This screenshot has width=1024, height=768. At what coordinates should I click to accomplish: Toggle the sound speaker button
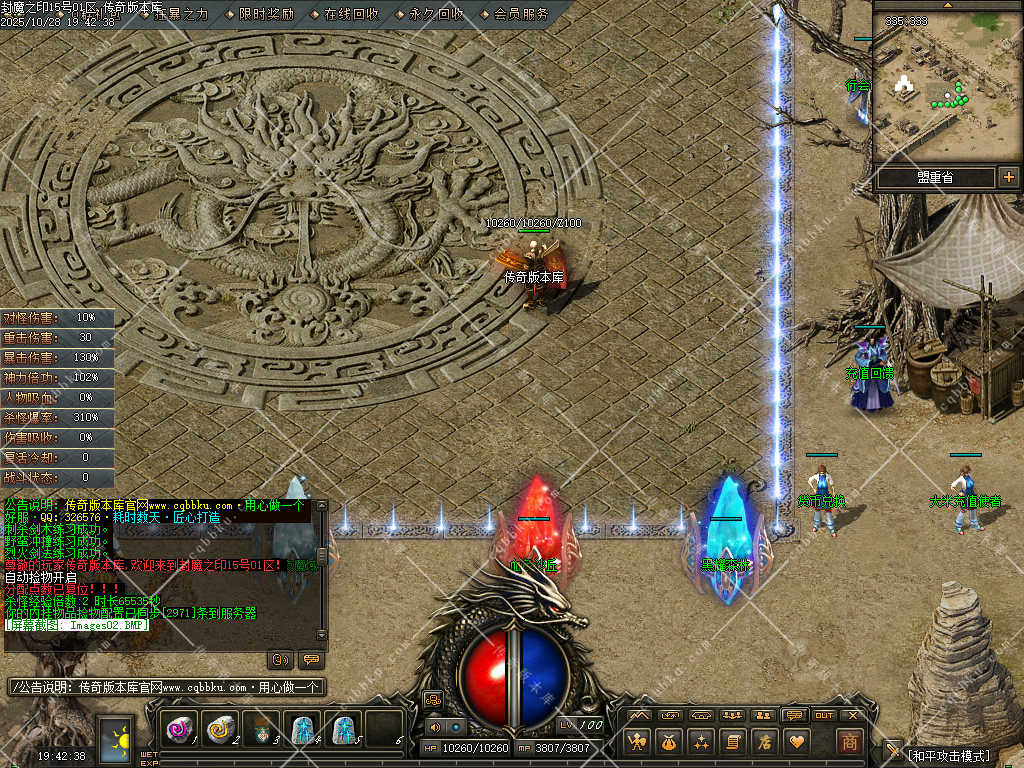433,727
